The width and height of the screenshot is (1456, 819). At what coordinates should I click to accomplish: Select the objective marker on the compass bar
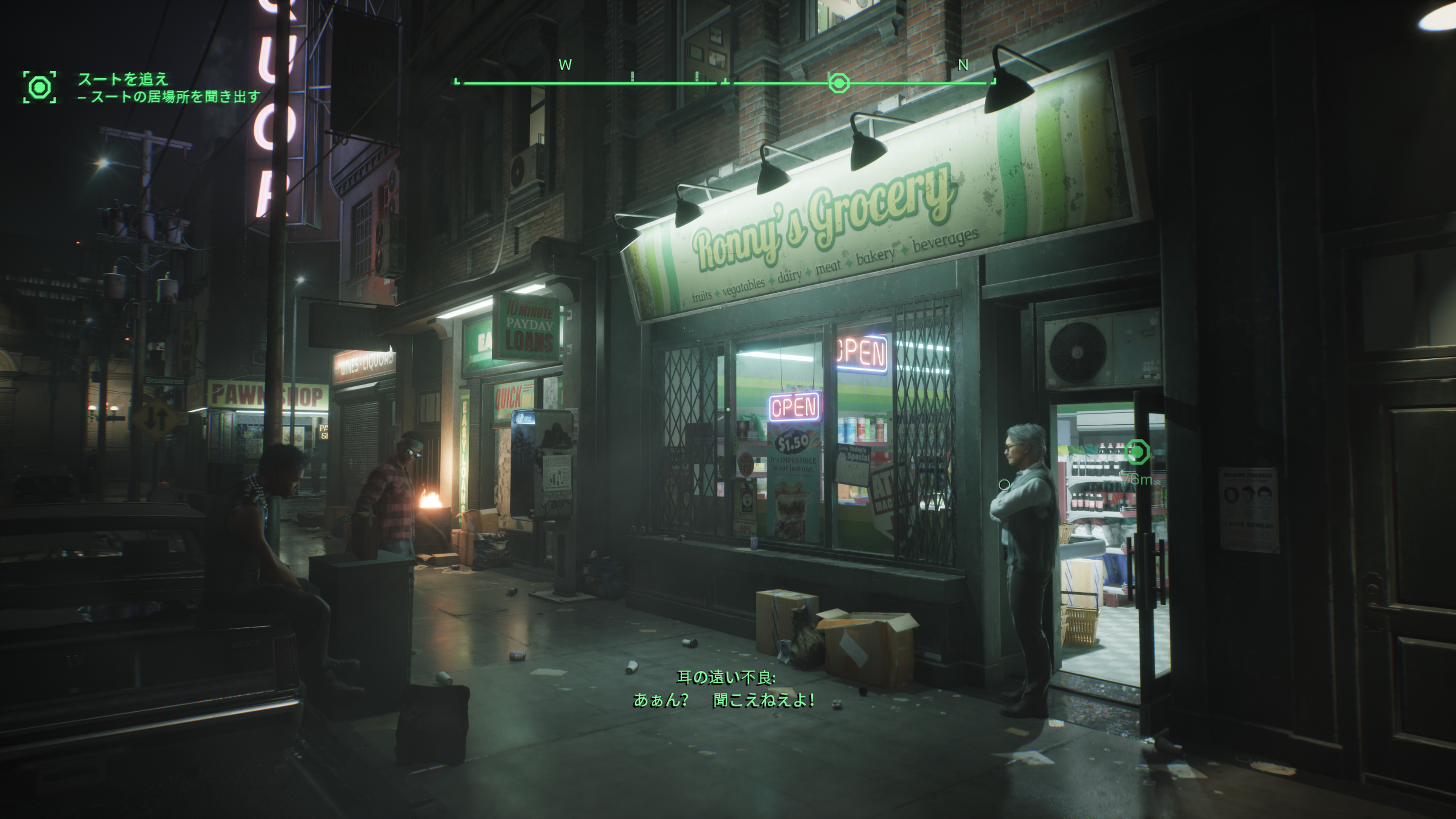point(838,83)
